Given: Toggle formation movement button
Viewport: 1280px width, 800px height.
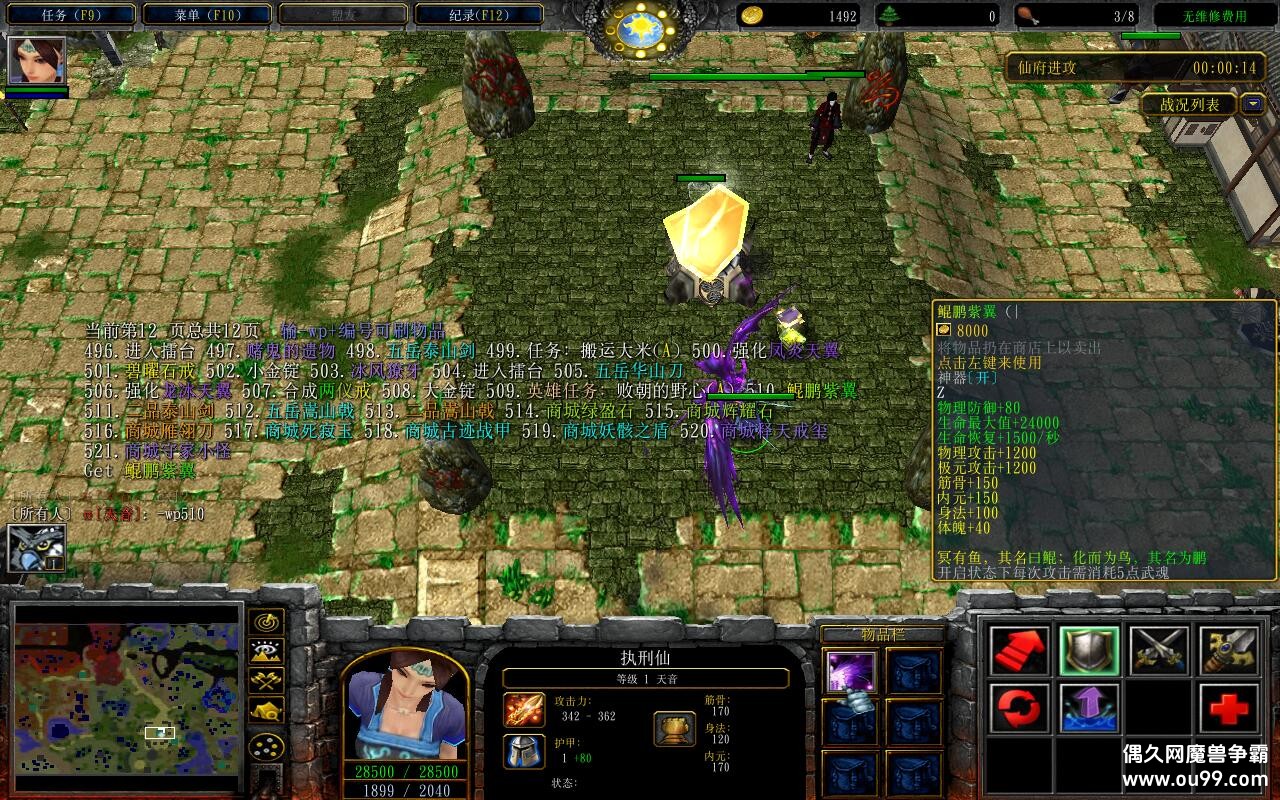Looking at the screenshot, I should 266,746.
